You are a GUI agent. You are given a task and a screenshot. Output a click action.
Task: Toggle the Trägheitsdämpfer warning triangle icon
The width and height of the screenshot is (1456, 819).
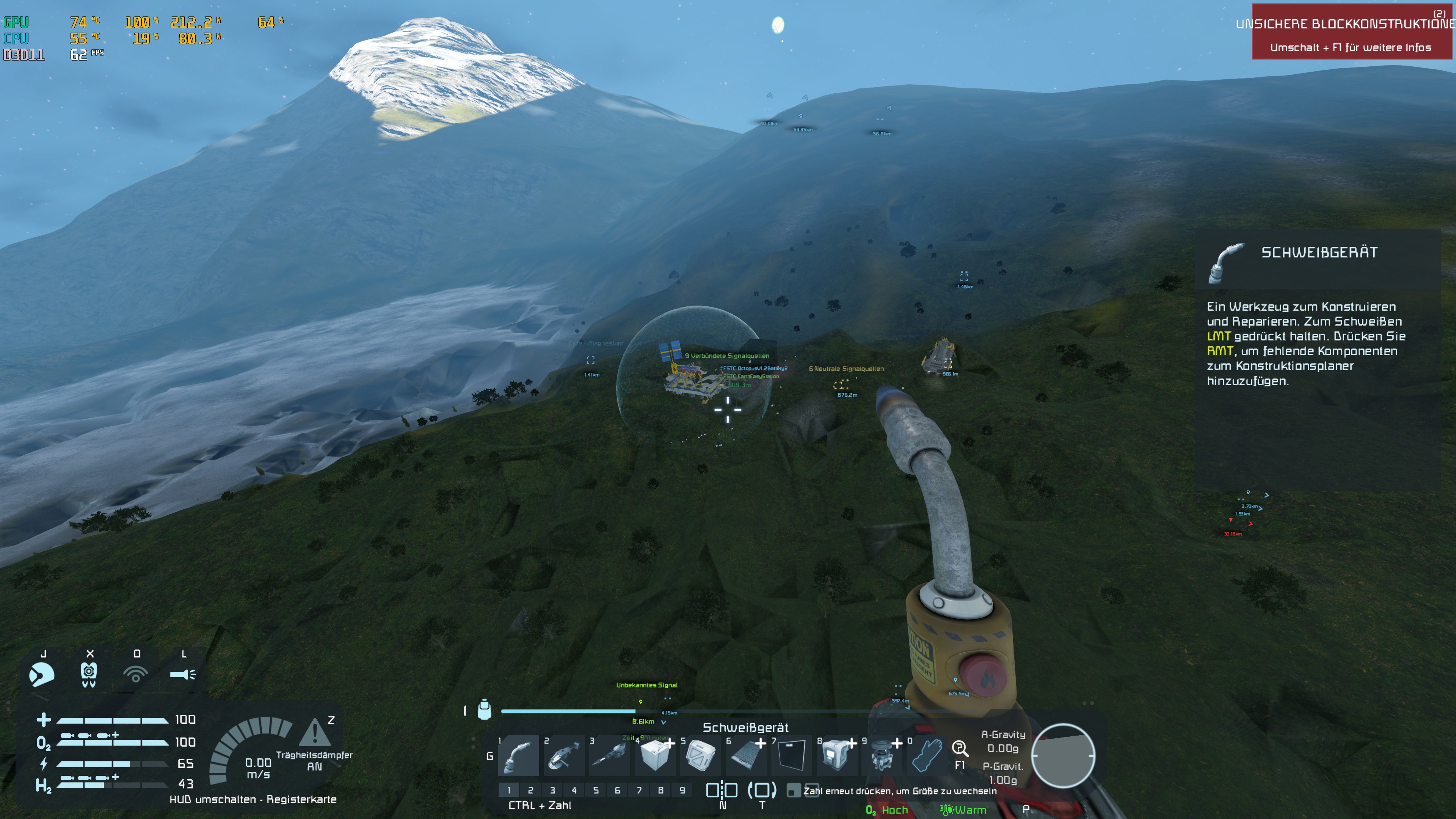click(x=315, y=733)
